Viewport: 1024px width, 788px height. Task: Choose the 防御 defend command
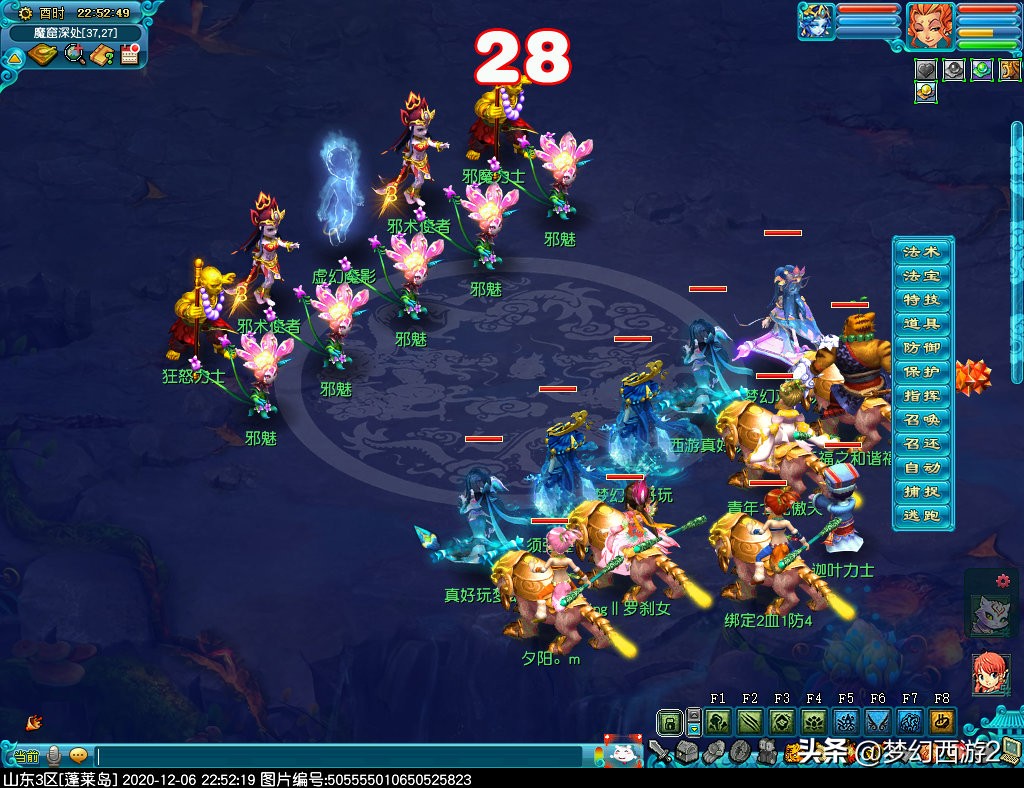pos(922,347)
